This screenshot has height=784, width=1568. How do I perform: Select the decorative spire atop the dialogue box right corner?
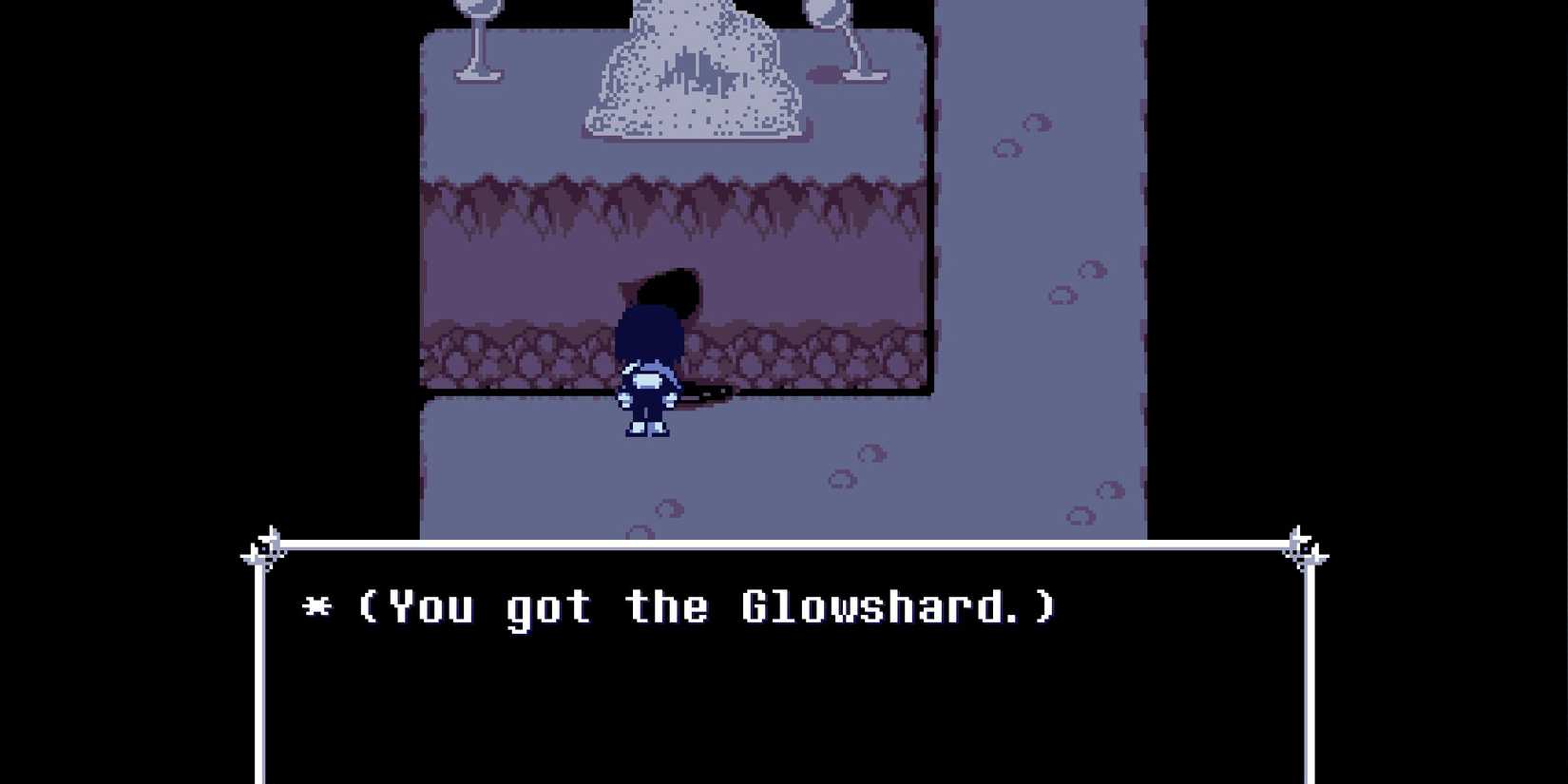coord(1300,542)
